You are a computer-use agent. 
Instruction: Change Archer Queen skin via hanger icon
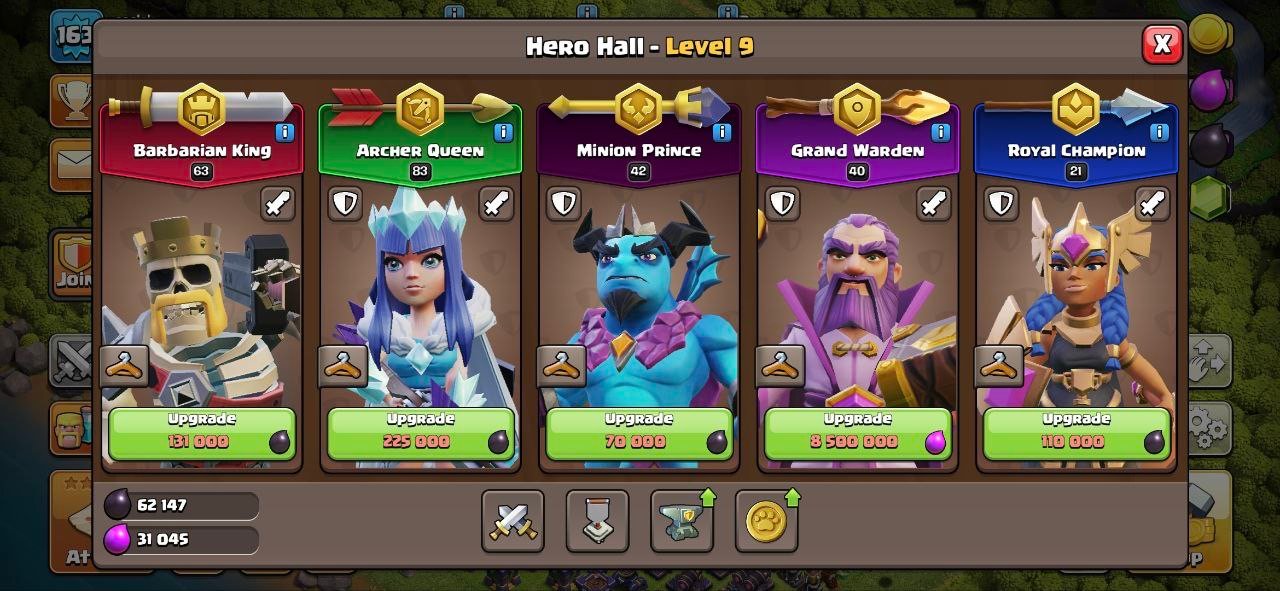(x=343, y=366)
